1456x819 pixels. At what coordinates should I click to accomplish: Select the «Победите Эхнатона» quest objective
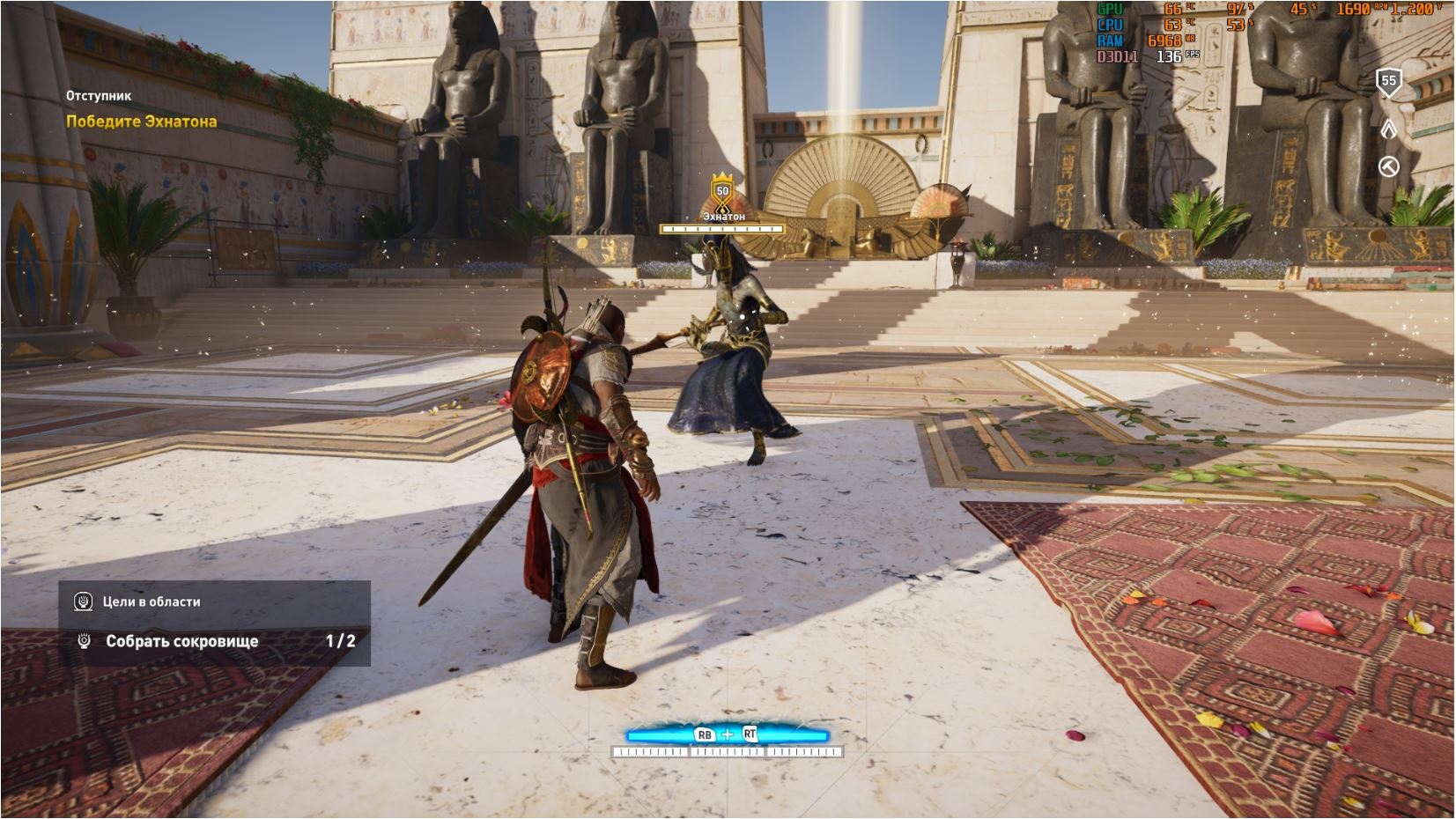pyautogui.click(x=141, y=122)
